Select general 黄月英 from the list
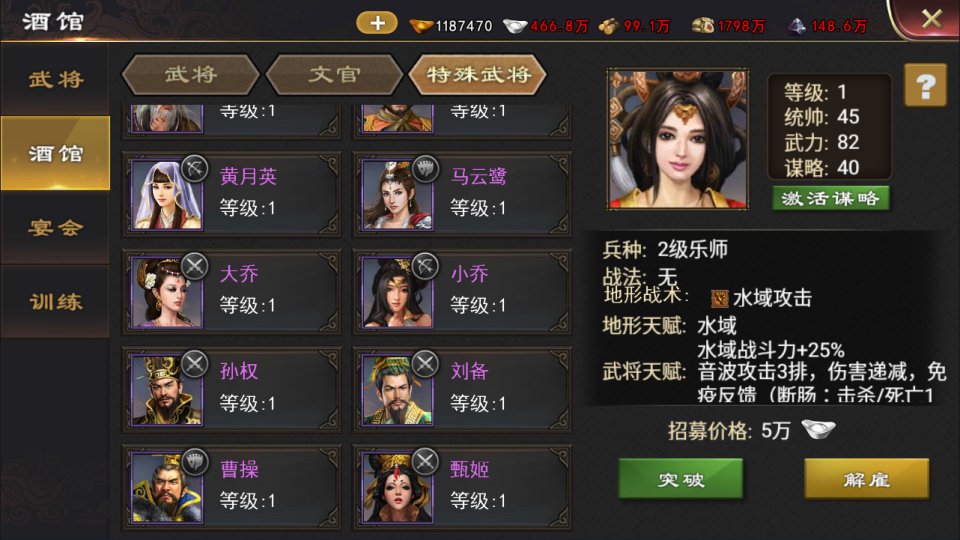This screenshot has height=540, width=960. pos(231,193)
